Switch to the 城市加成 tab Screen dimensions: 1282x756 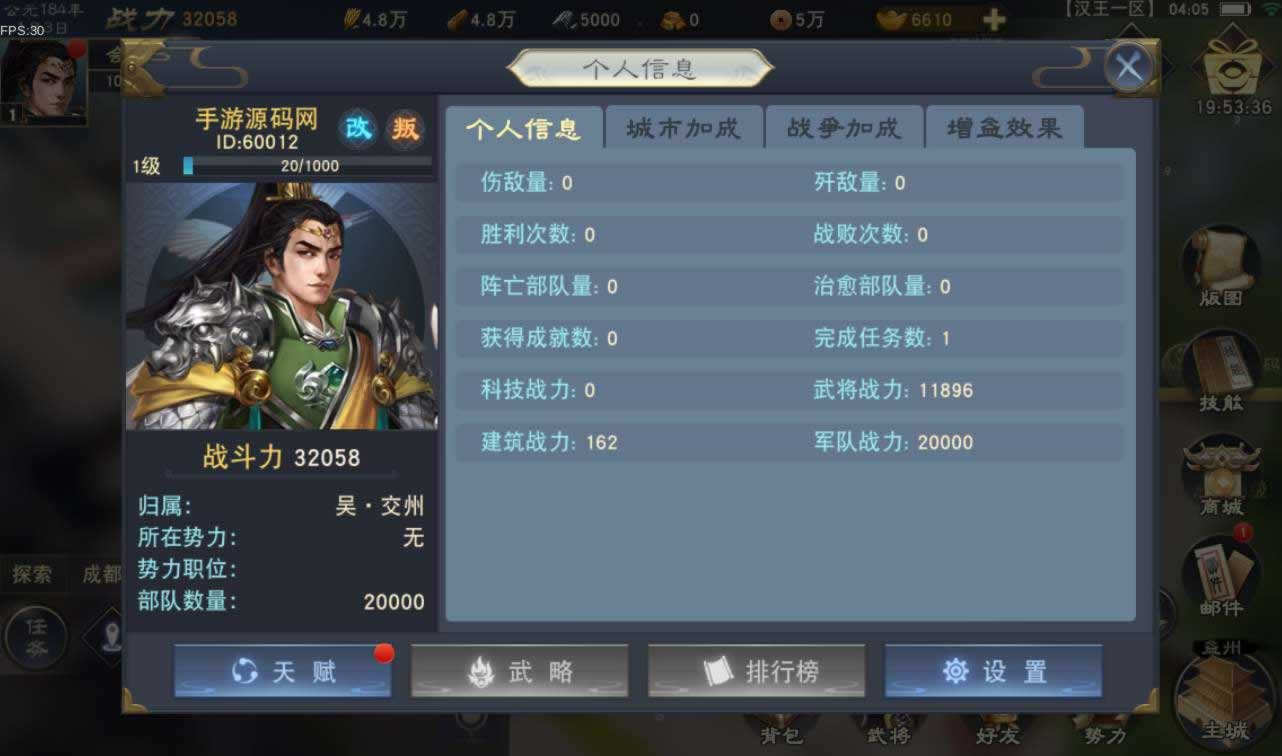point(684,128)
